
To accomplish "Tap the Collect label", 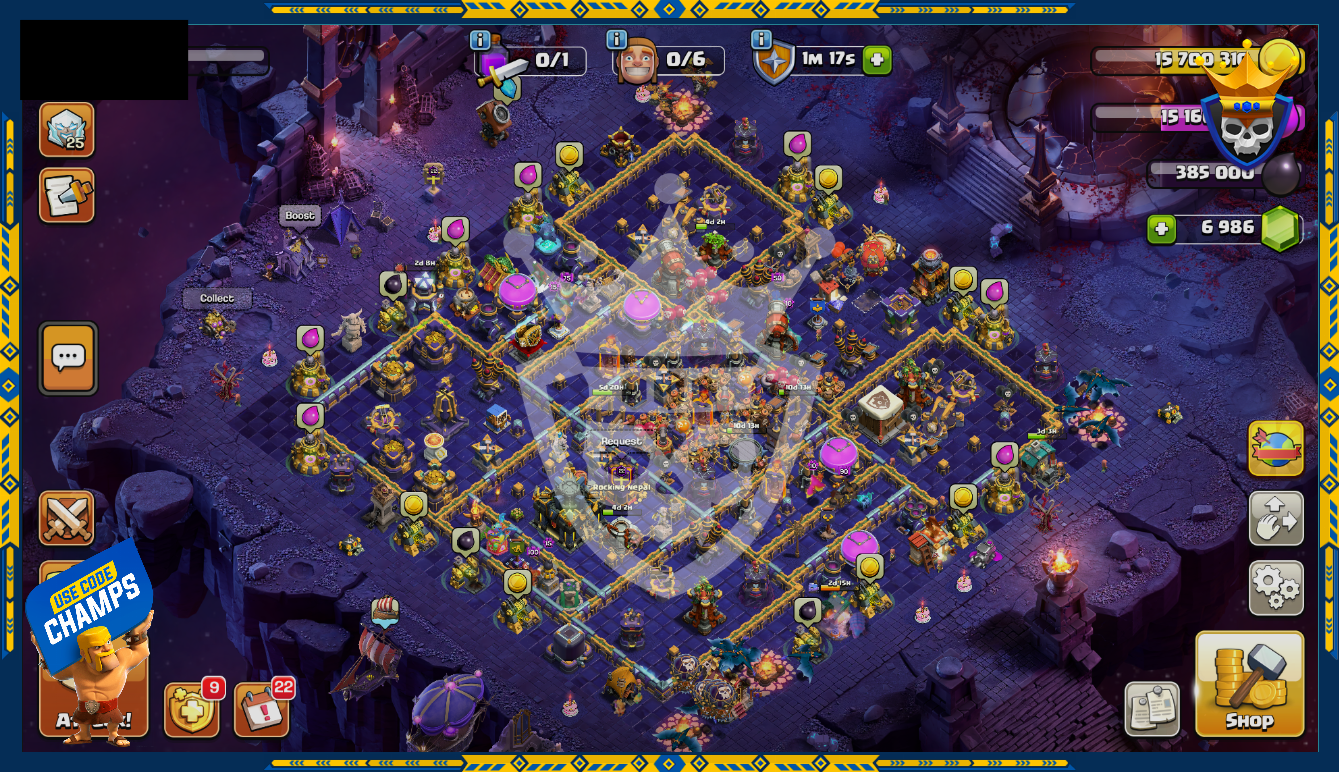I will (x=216, y=298).
